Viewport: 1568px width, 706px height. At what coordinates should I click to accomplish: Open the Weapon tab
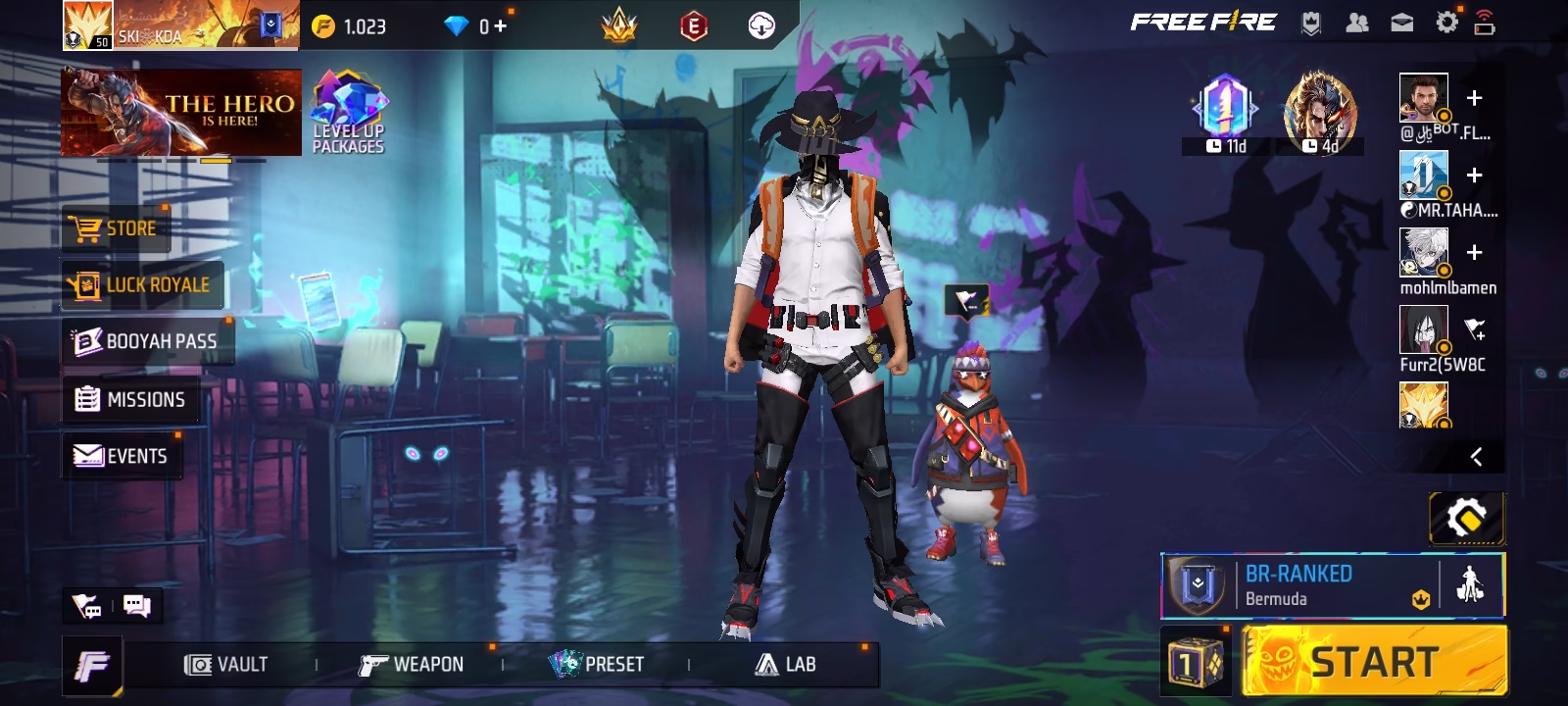(411, 665)
